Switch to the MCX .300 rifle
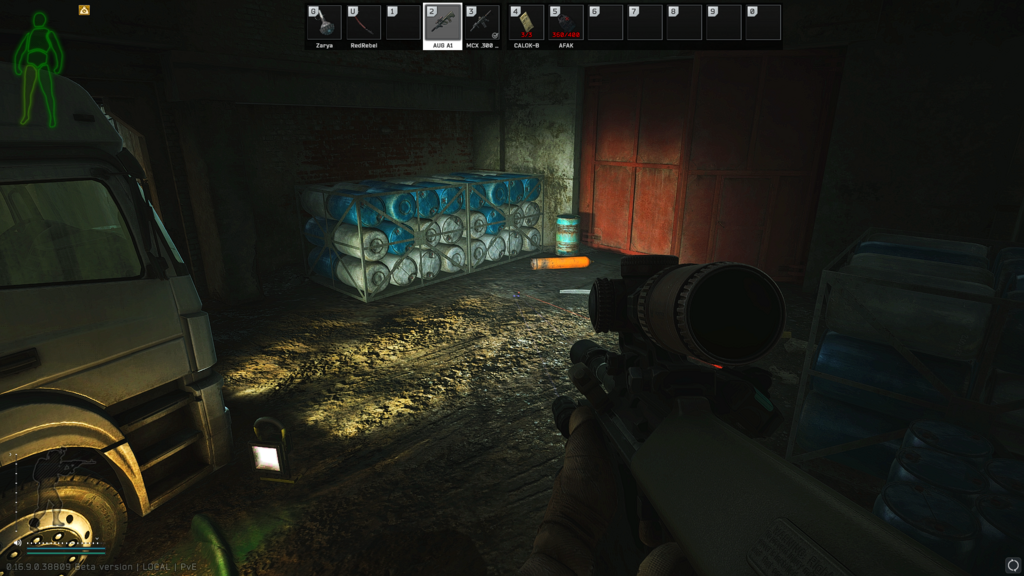1024x576 pixels. click(483, 24)
